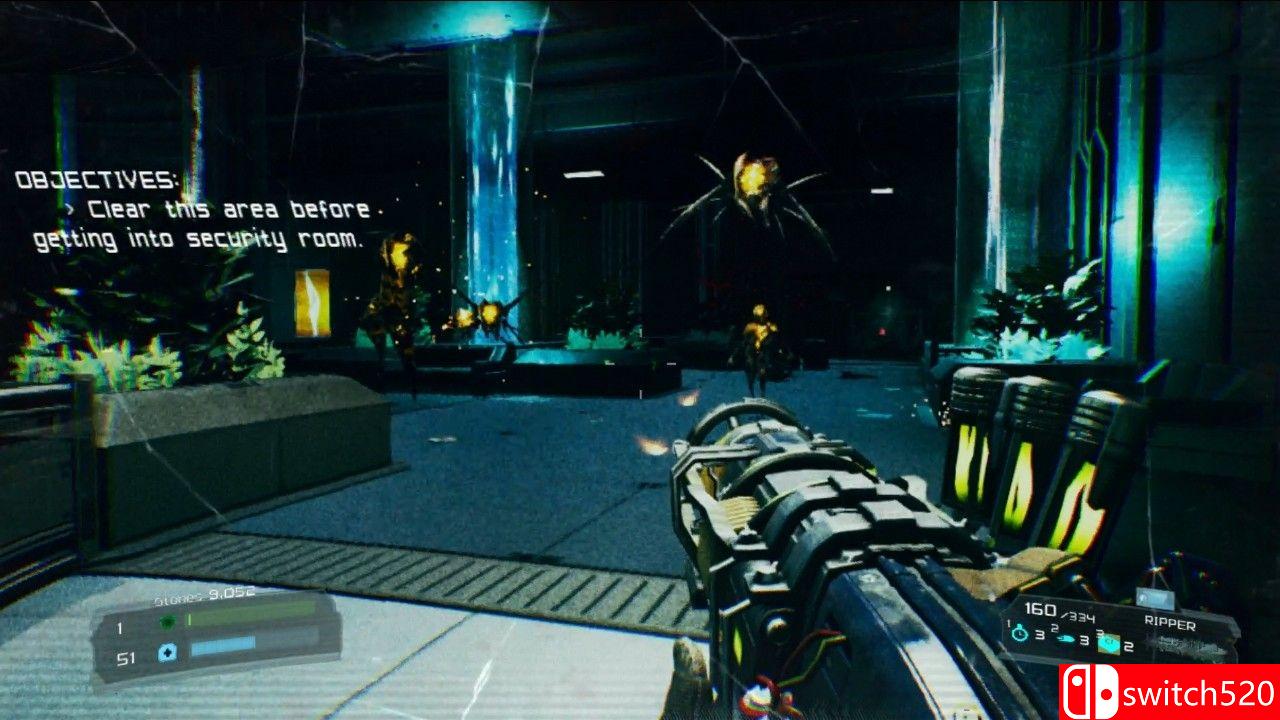
Task: Click the blue armor plate icon
Action: [x=166, y=651]
